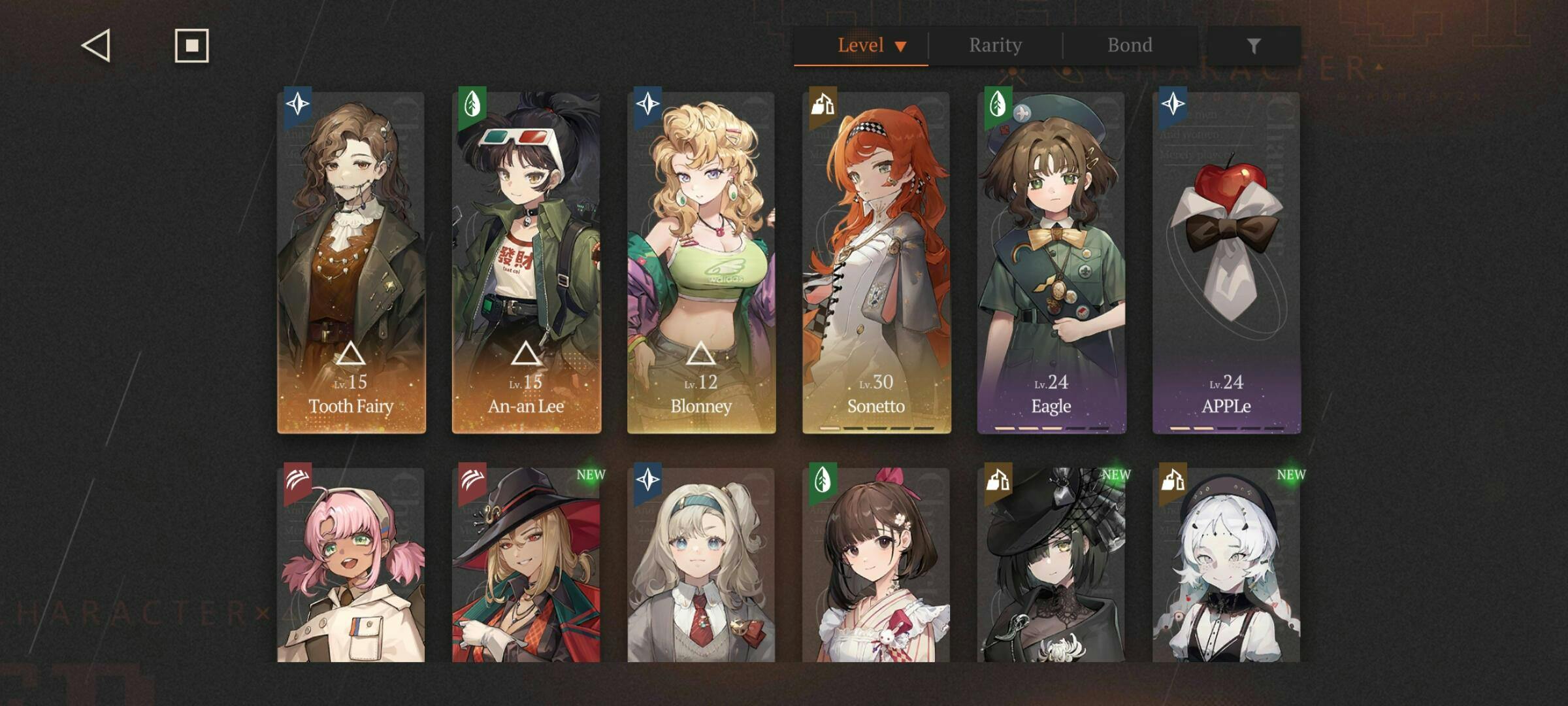View the new white-haired character card
This screenshot has width=1568, height=706.
(1226, 565)
